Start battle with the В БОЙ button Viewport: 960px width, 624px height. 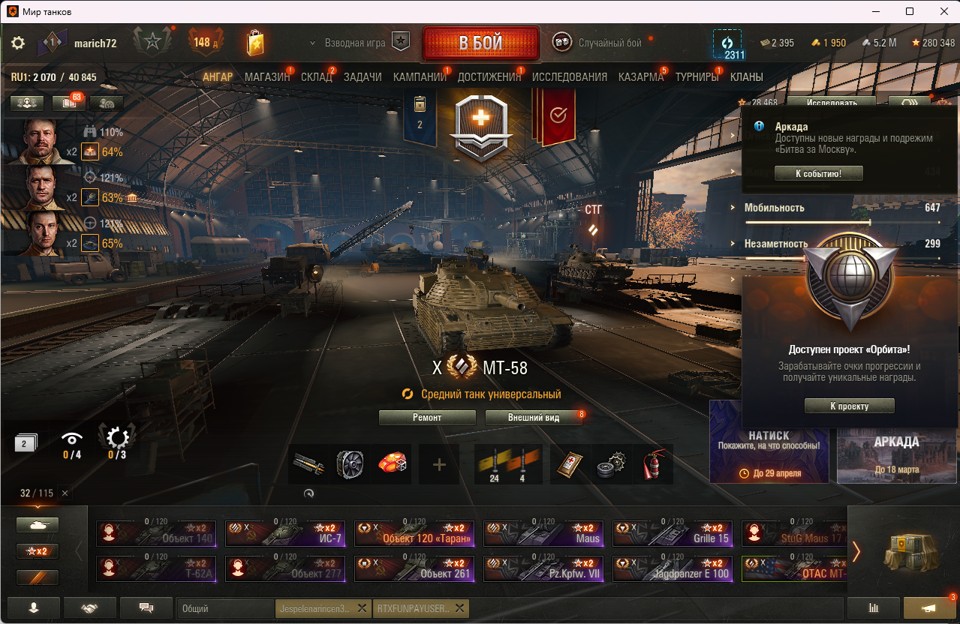tap(480, 43)
